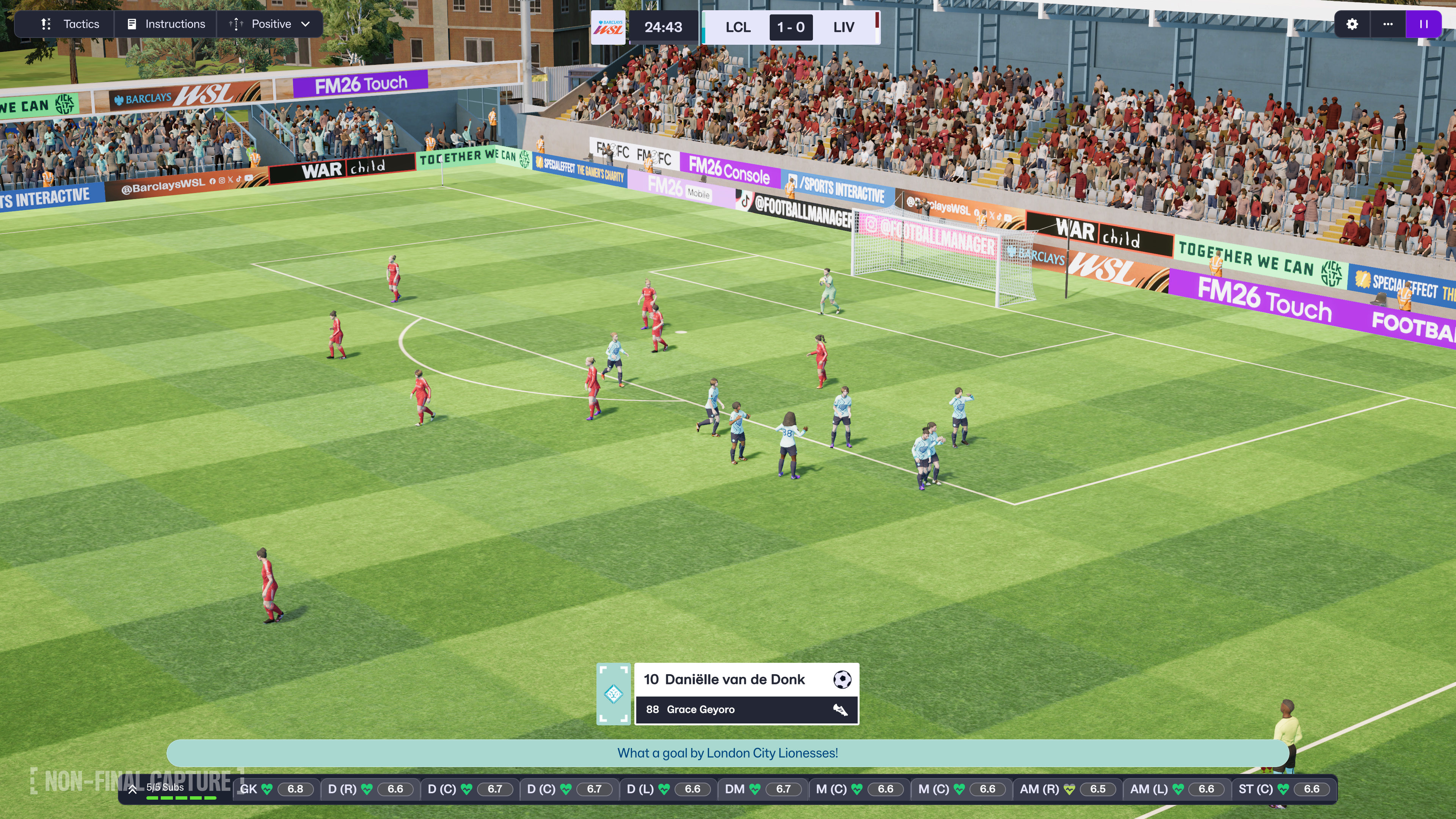1456x819 pixels.
Task: Pause the match with the purple button
Action: tap(1423, 24)
